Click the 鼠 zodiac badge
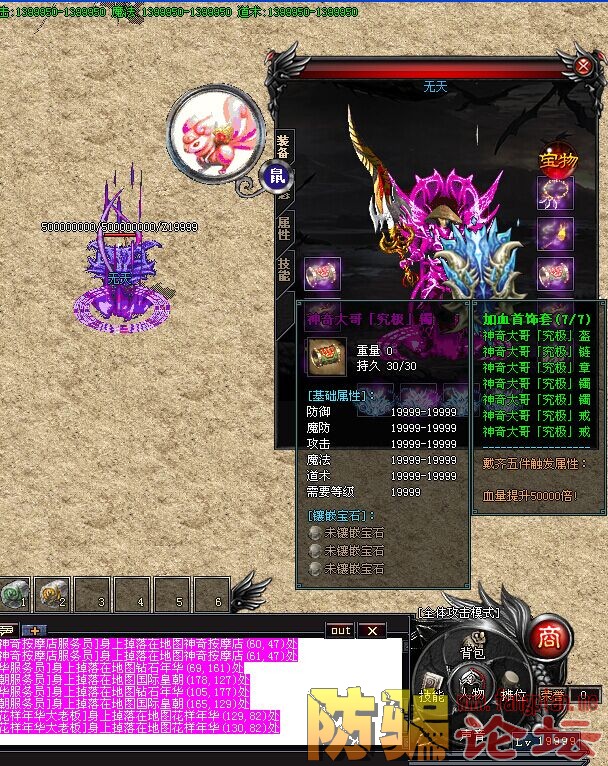 point(275,178)
